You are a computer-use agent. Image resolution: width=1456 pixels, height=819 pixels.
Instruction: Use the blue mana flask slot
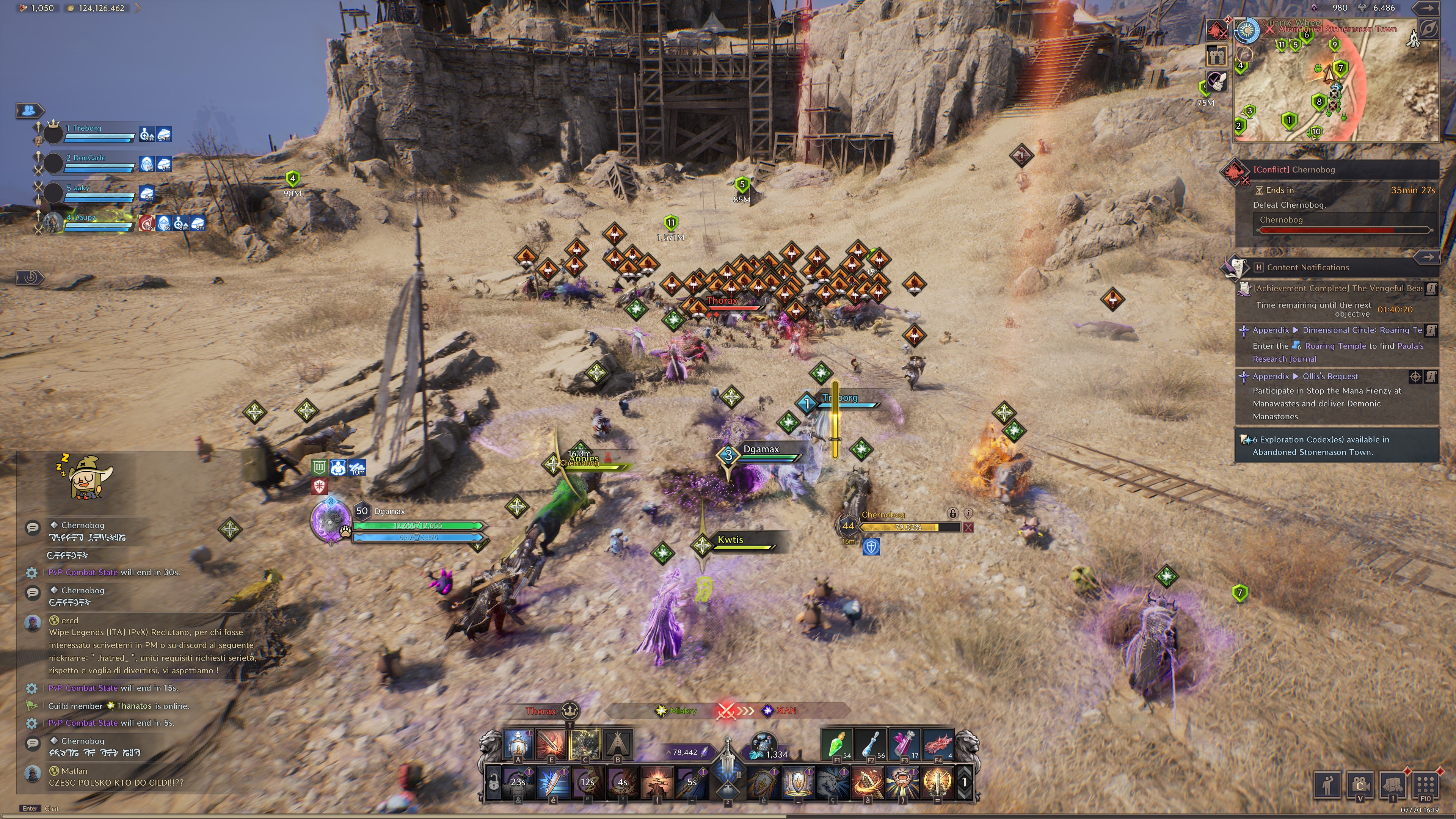(x=870, y=743)
